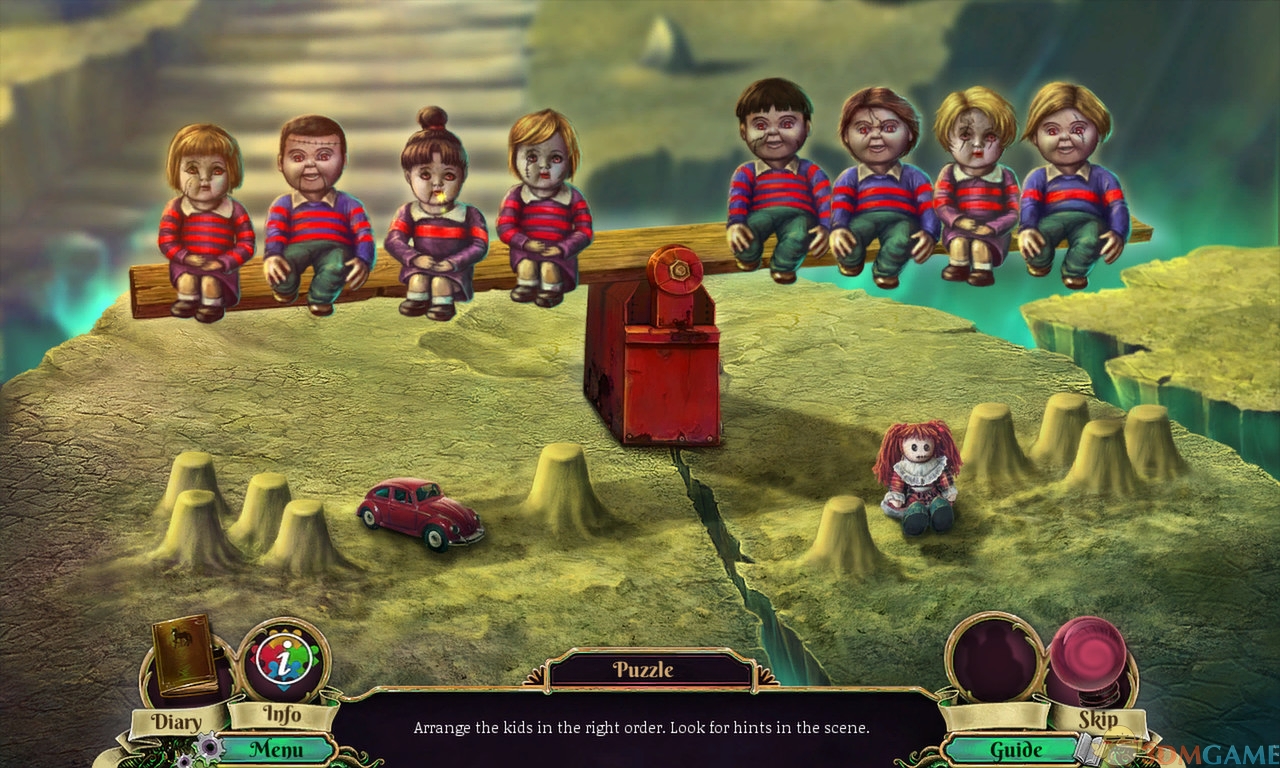This screenshot has width=1280, height=768.
Task: Open the strategy Guide
Action: click(x=1015, y=749)
